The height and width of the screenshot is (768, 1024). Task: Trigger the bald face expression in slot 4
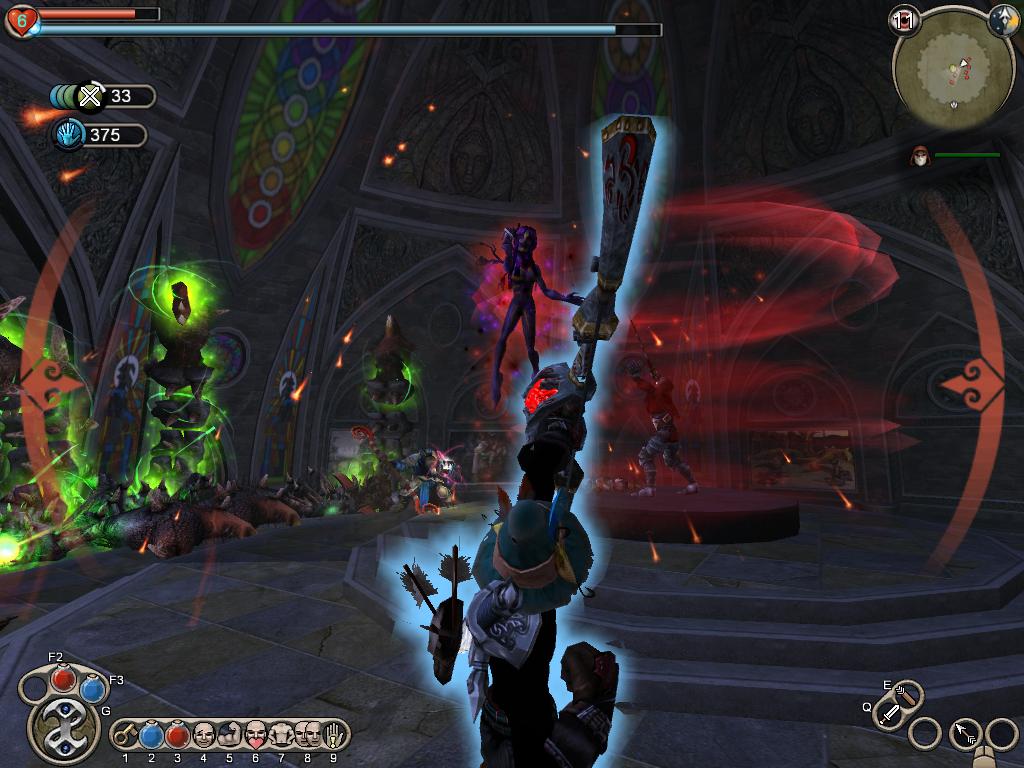[204, 736]
